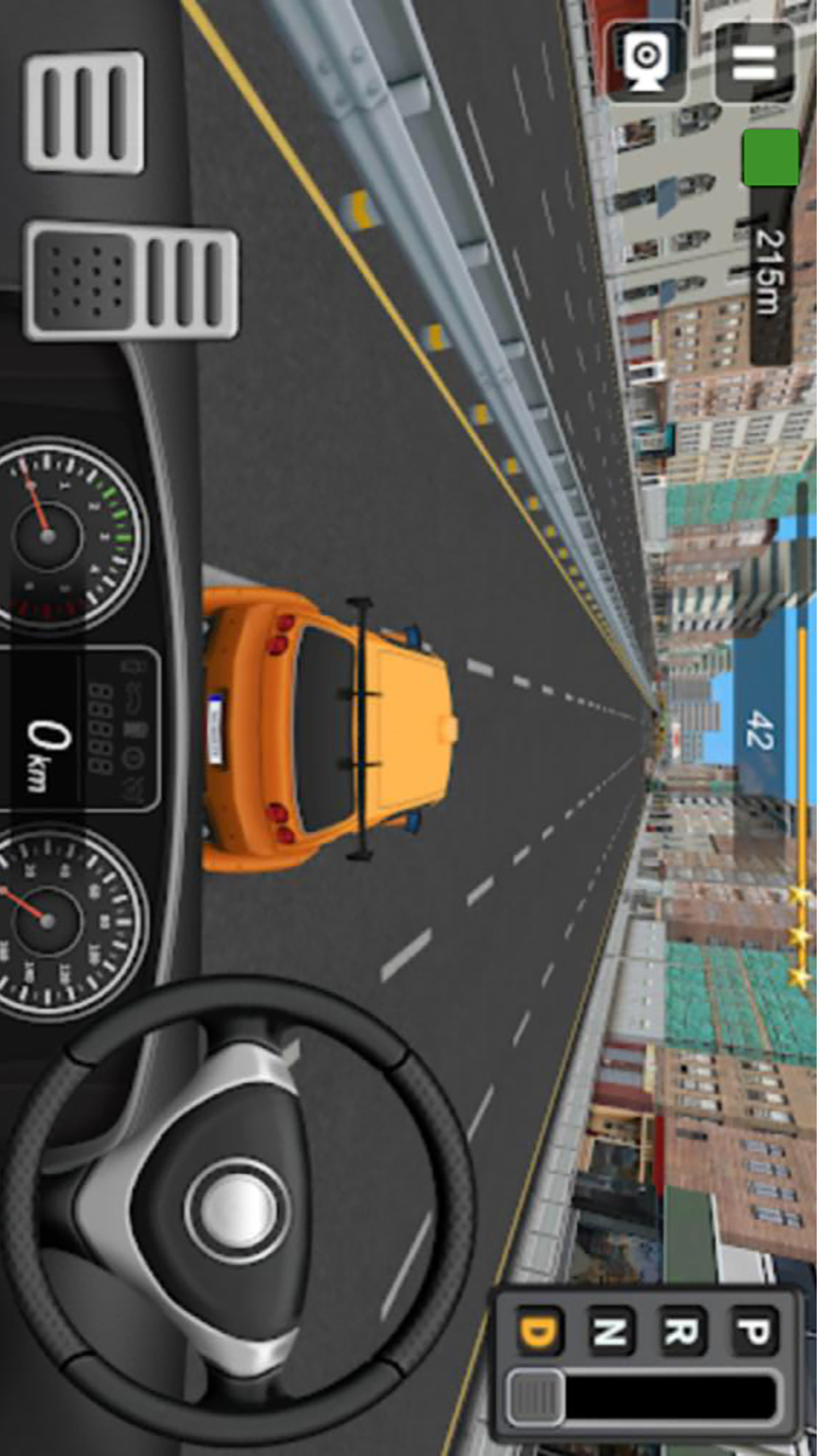
Task: Shift gear to P (Park)
Action: [754, 1331]
